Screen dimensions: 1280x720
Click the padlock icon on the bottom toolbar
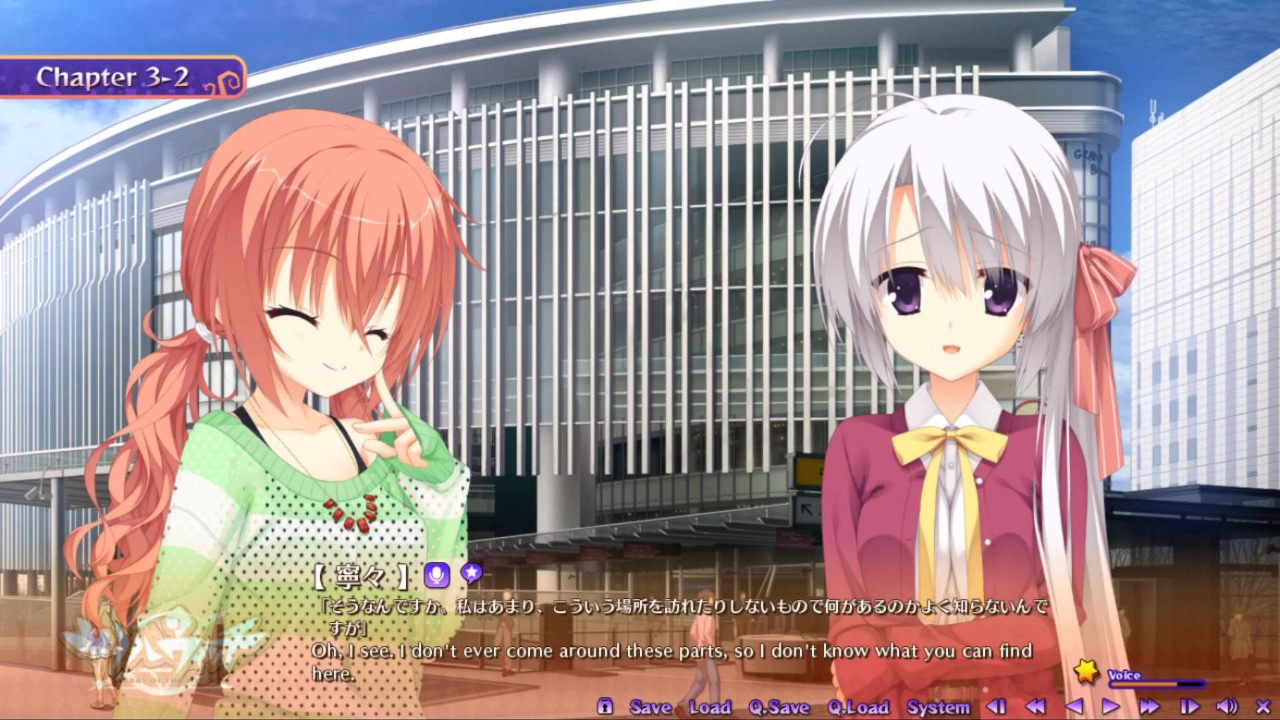pos(603,706)
